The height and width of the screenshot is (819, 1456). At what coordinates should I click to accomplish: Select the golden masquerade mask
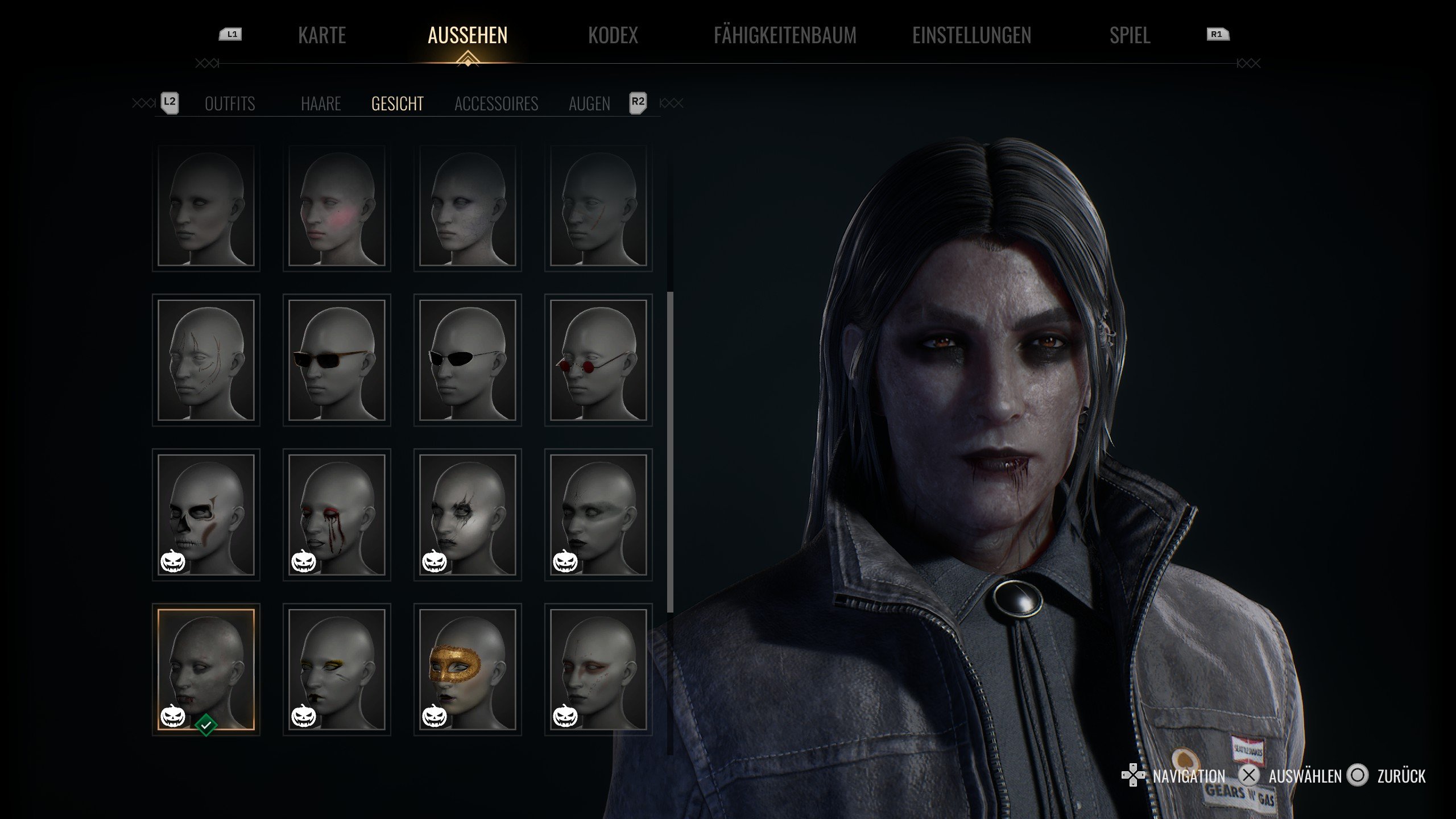[x=468, y=669]
